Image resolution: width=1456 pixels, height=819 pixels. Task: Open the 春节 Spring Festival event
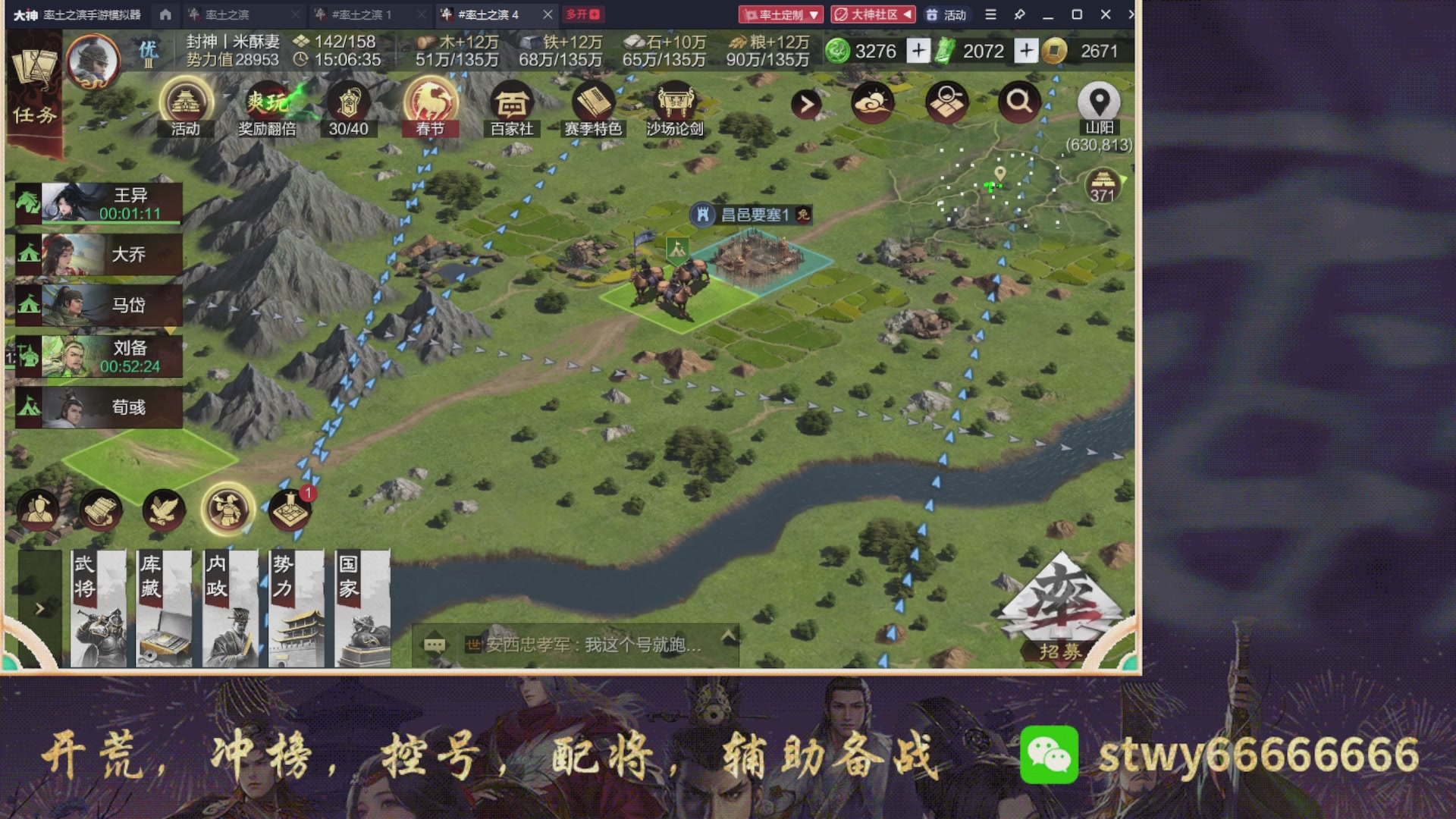(430, 106)
